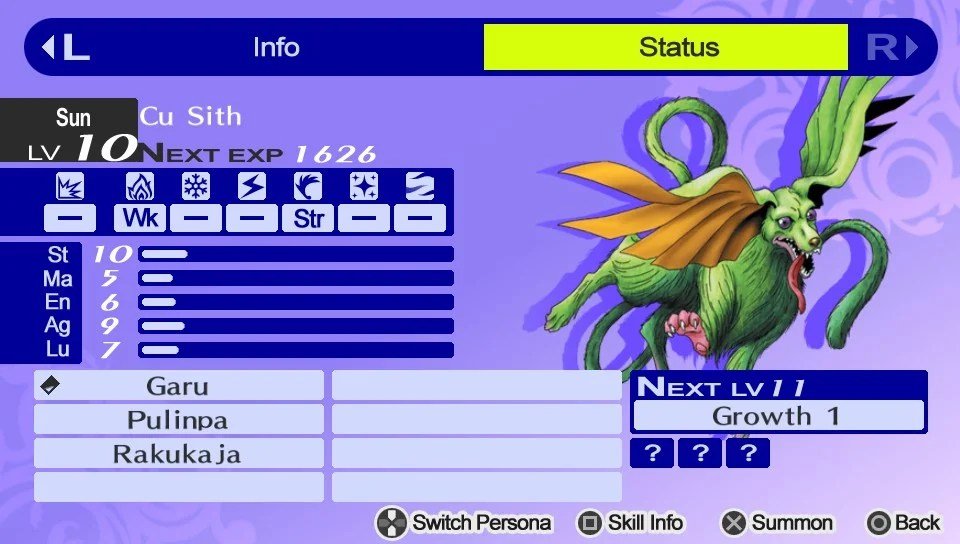Click the left L arrow

pyautogui.click(x=65, y=47)
